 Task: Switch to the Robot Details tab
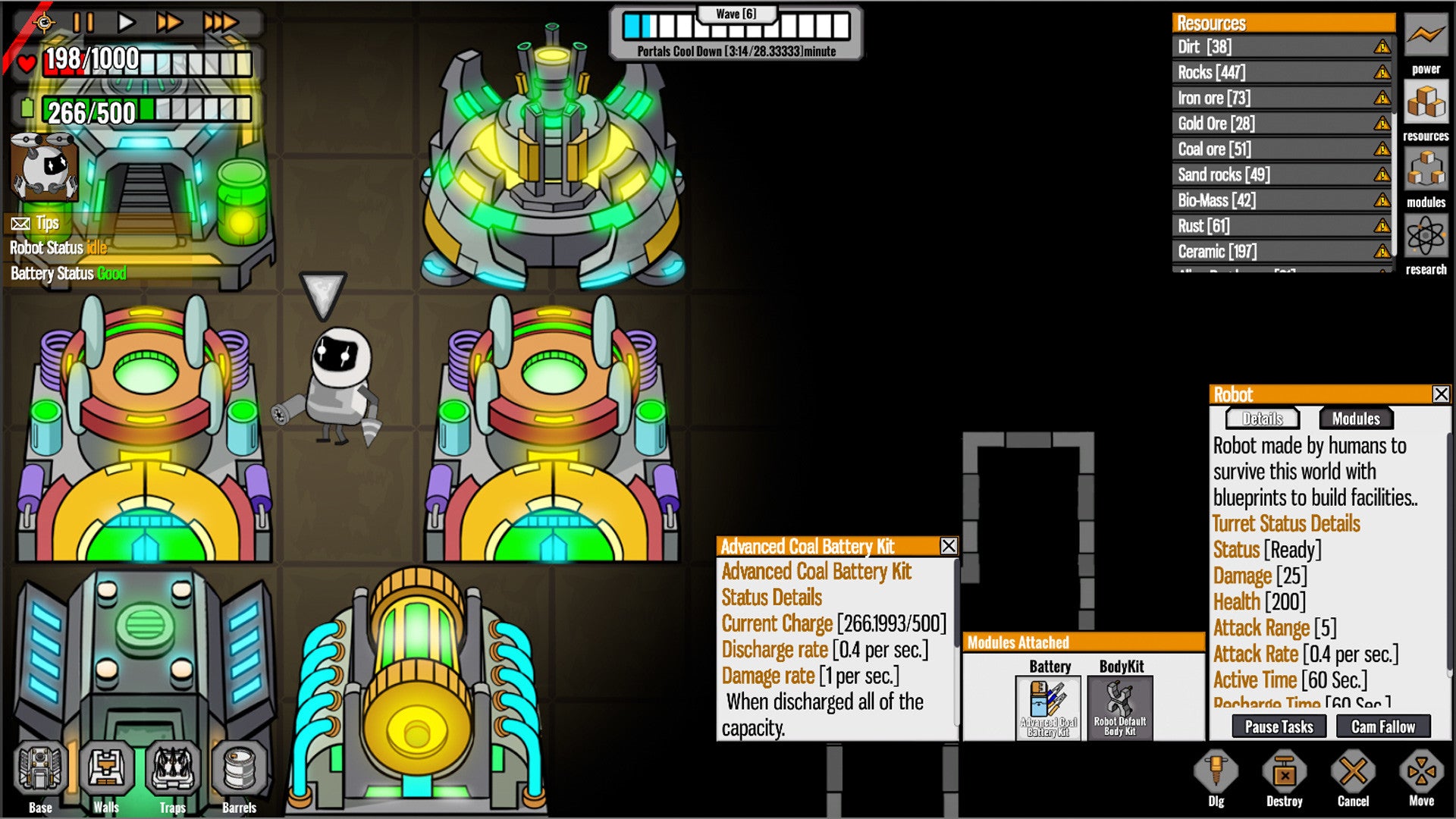coord(1263,419)
